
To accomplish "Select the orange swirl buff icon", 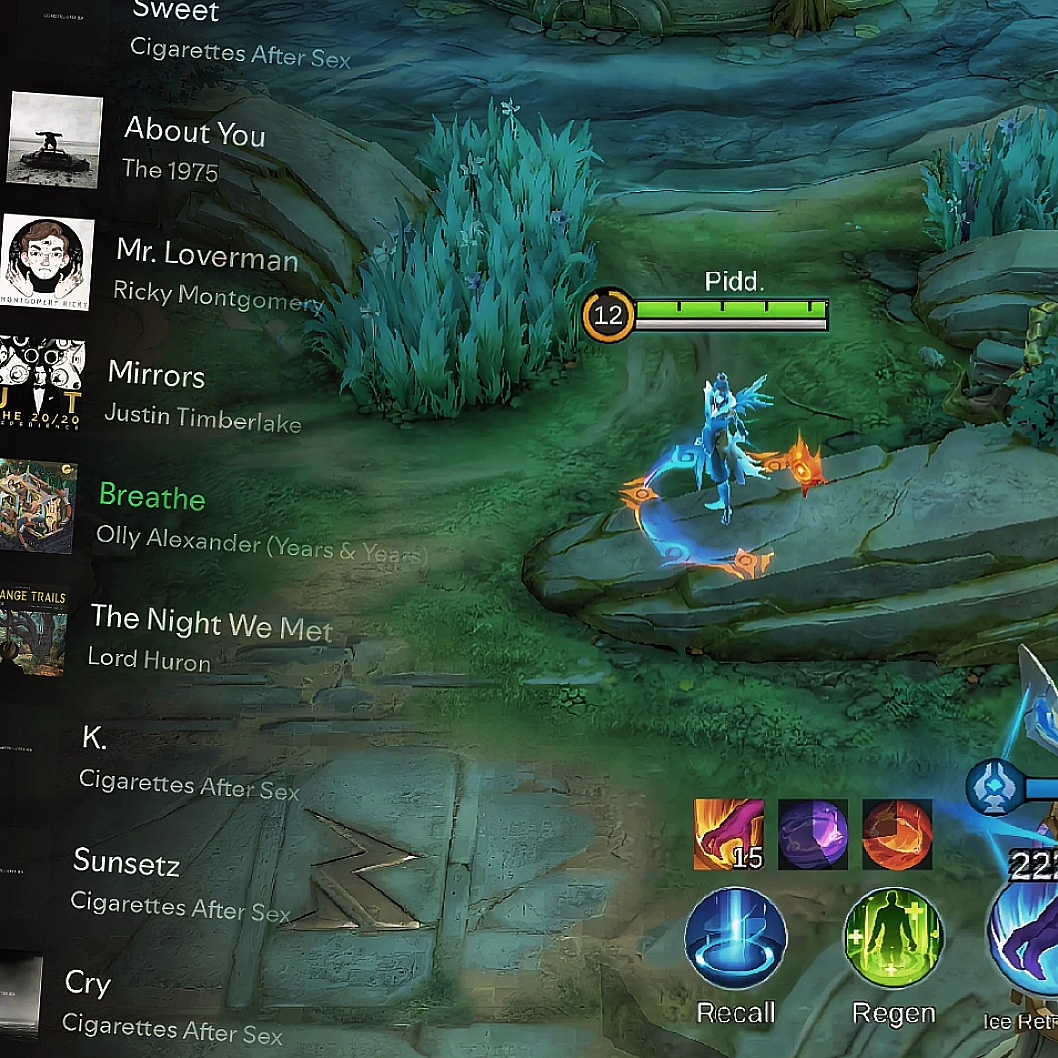I will [x=897, y=833].
